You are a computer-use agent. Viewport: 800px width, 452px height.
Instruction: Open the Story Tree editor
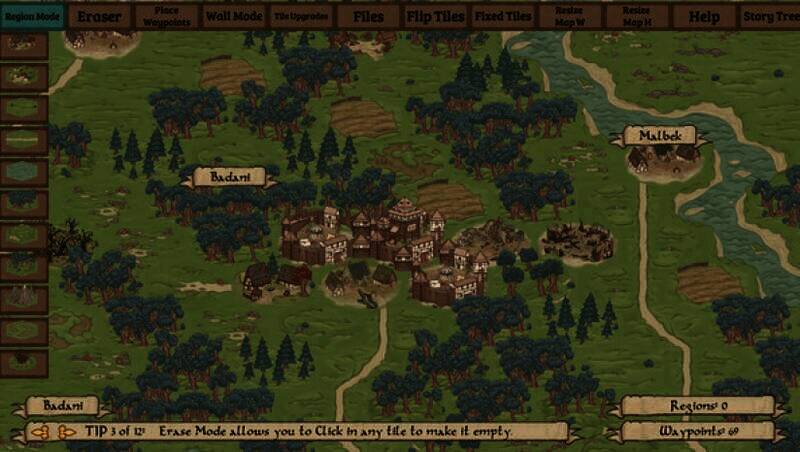point(770,16)
